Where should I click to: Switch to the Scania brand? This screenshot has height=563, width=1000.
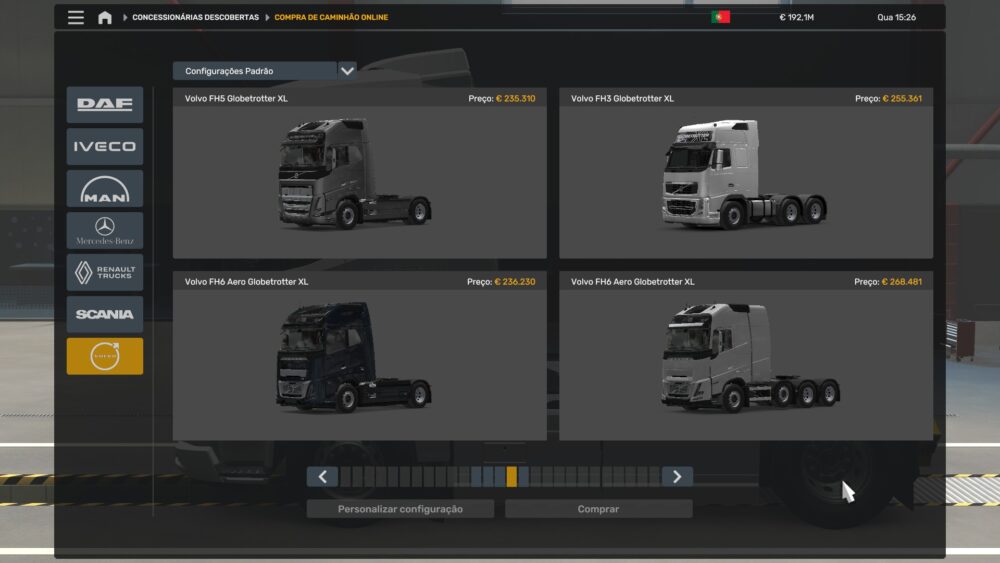click(105, 314)
